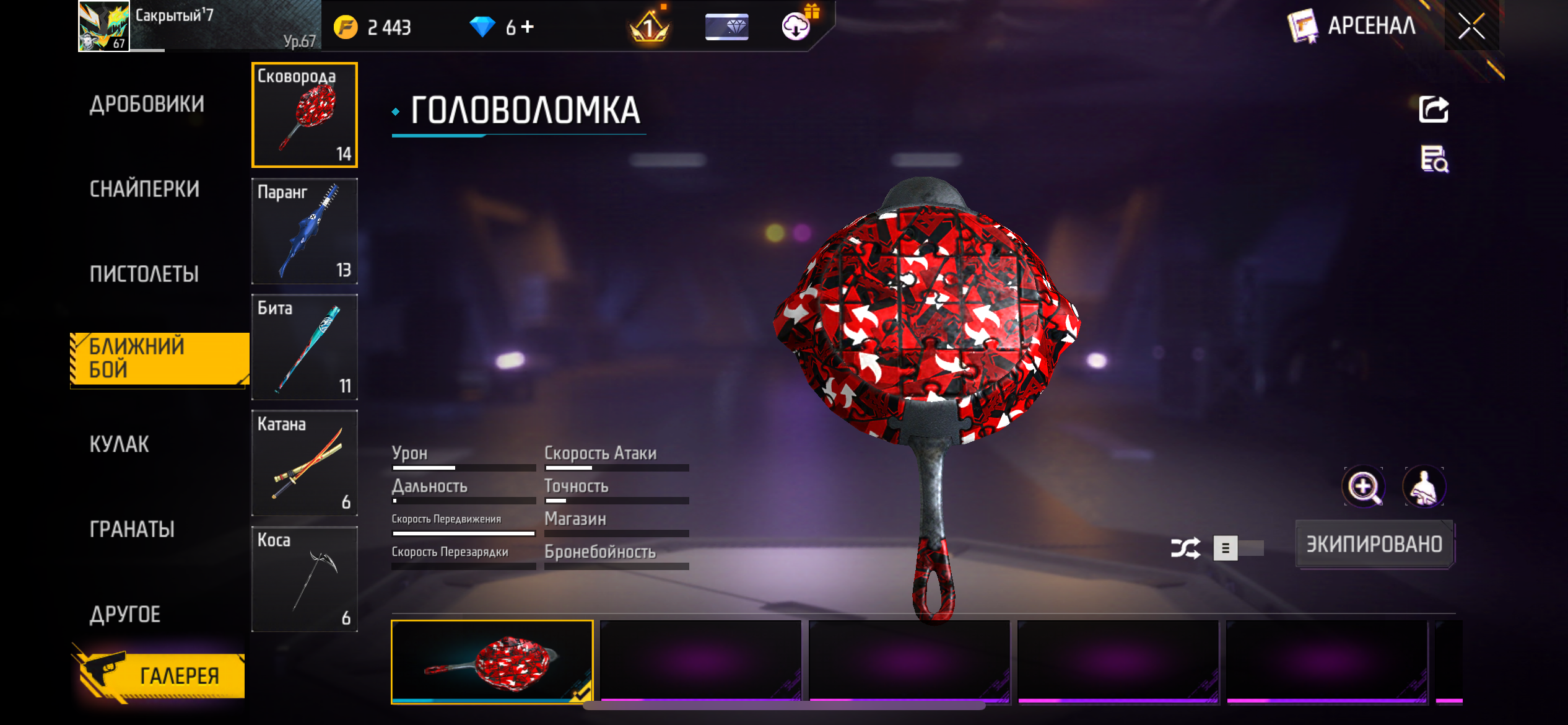This screenshot has height=725, width=1568.
Task: Pick the Коса weapon tile
Action: click(x=305, y=579)
